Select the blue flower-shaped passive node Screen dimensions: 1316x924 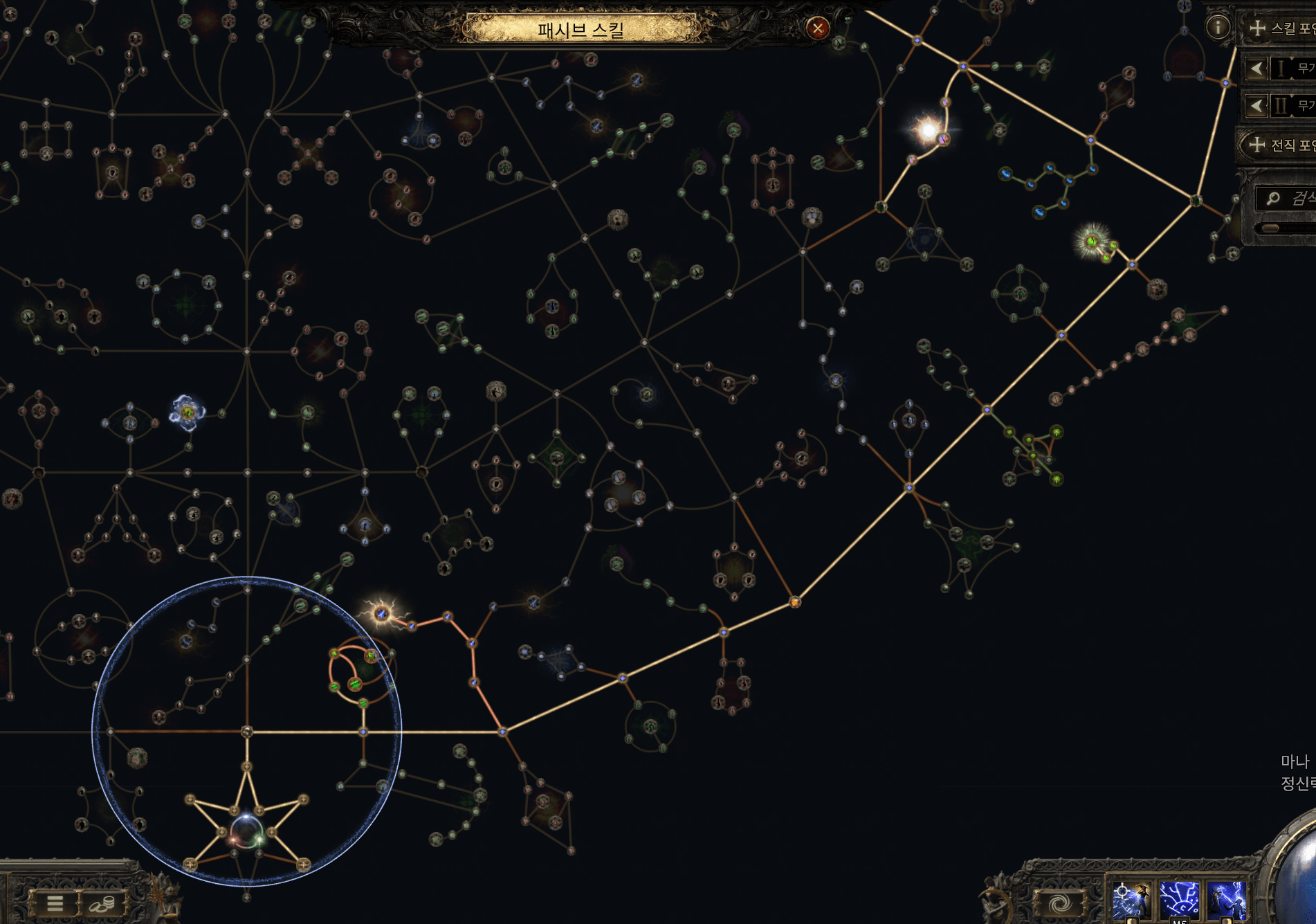point(187,413)
